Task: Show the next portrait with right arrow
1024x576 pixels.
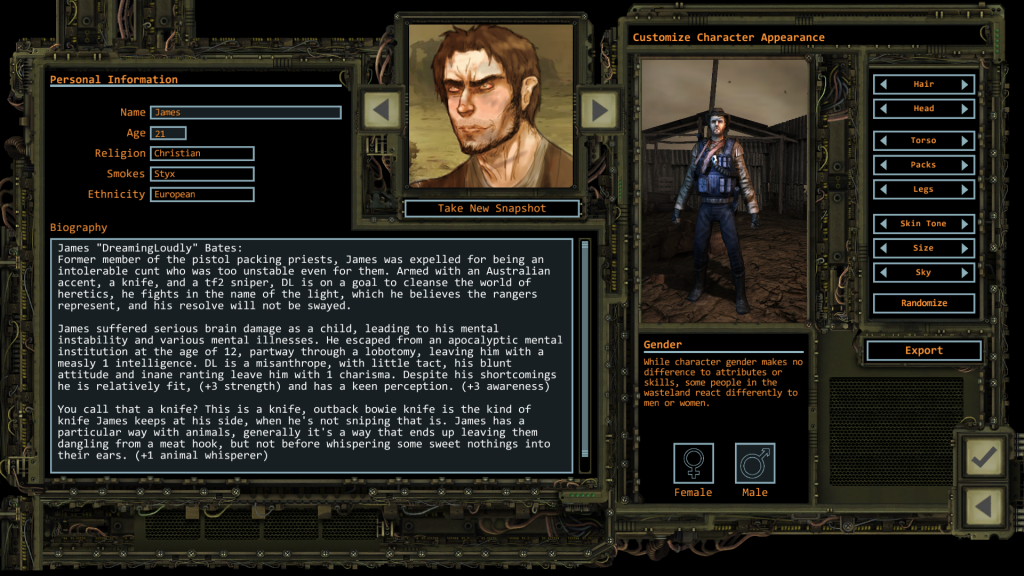Action: click(x=599, y=108)
